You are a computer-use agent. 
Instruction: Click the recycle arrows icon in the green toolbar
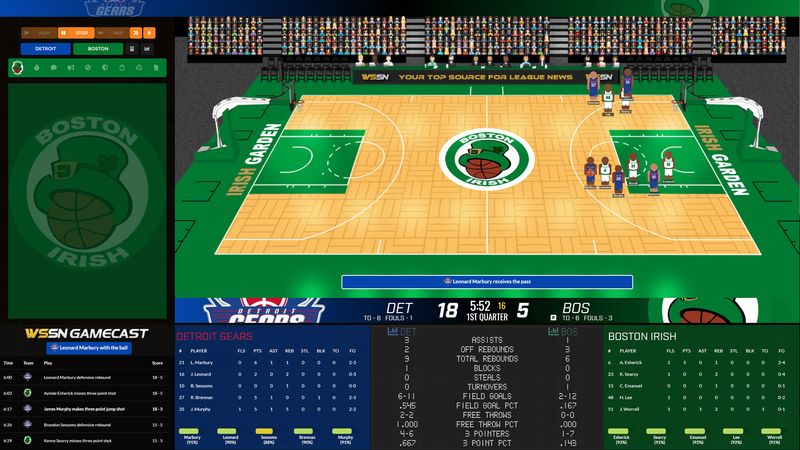pos(138,68)
